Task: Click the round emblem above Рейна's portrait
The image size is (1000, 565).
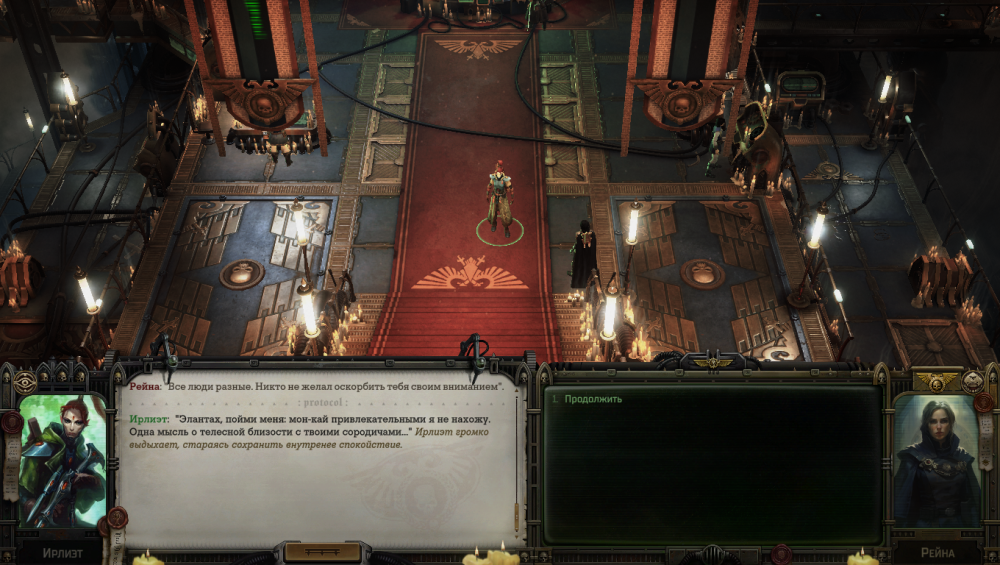Action: (972, 381)
